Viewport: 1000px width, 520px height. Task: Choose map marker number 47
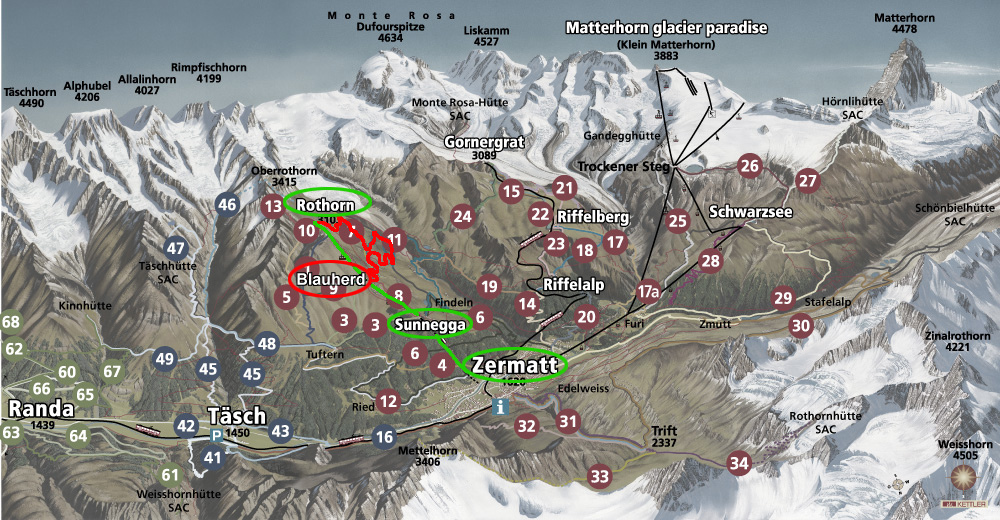[x=177, y=248]
